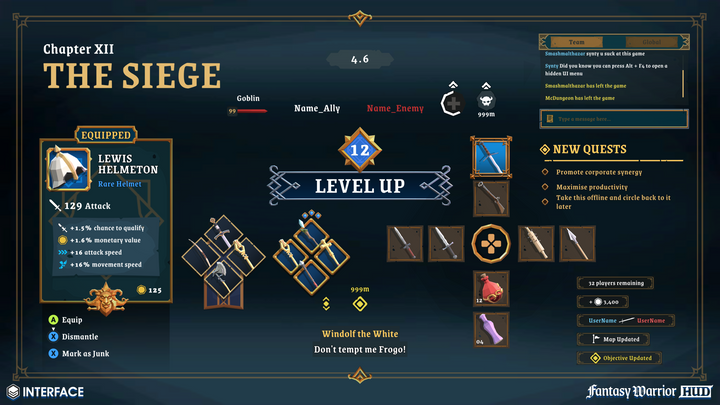
Task: Choose the red potion slot
Action: pyautogui.click(x=490, y=288)
